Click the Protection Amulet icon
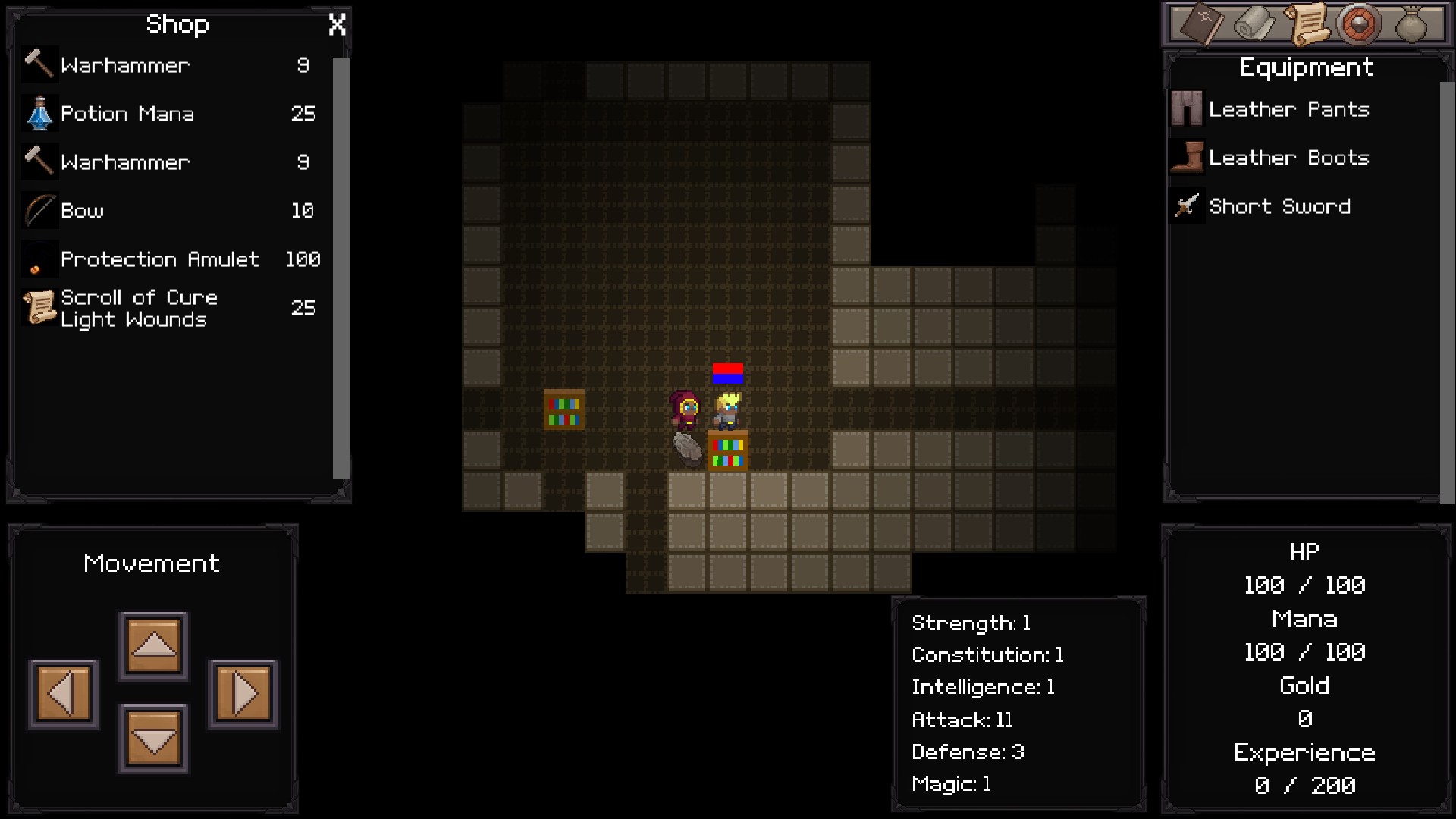Viewport: 1456px width, 819px height. coord(39,259)
